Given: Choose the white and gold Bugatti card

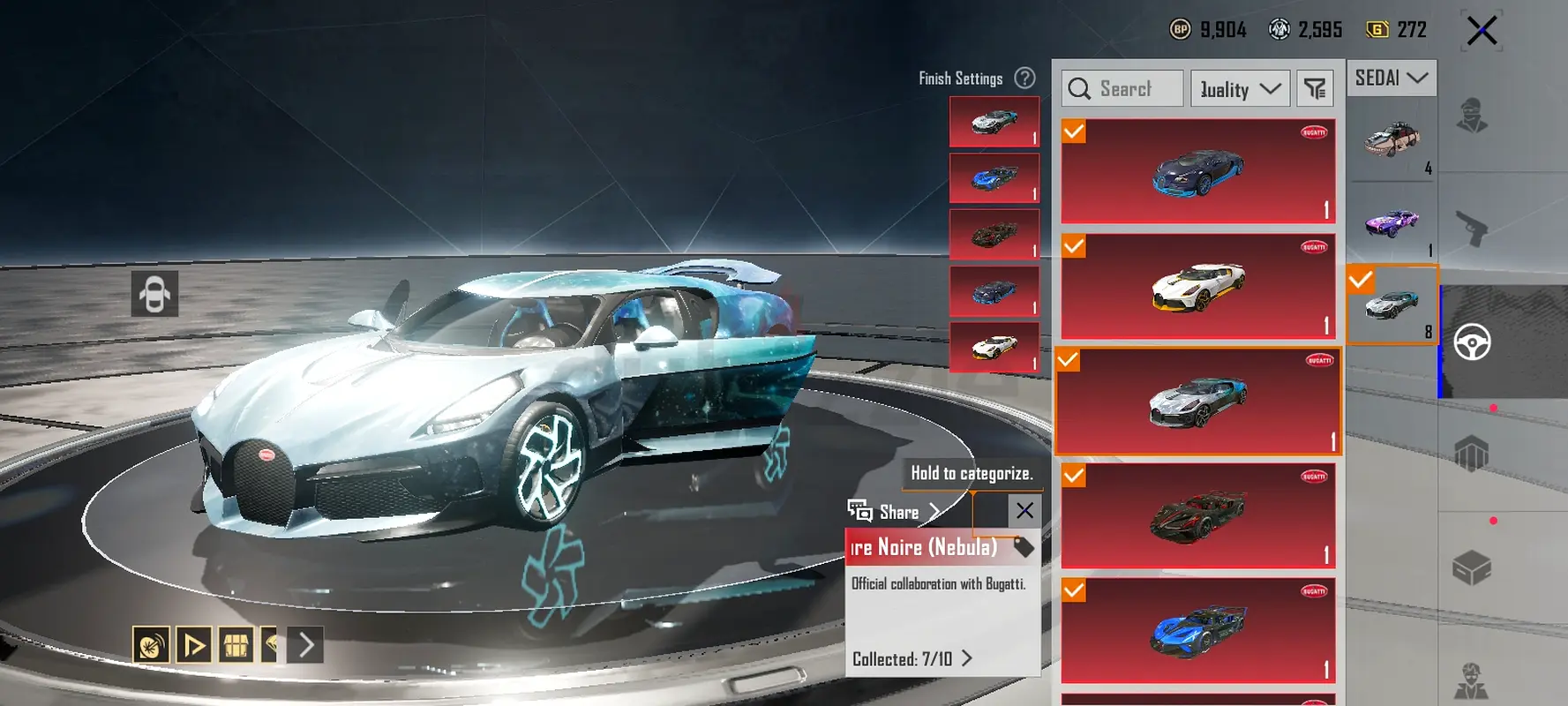Looking at the screenshot, I should [1197, 286].
